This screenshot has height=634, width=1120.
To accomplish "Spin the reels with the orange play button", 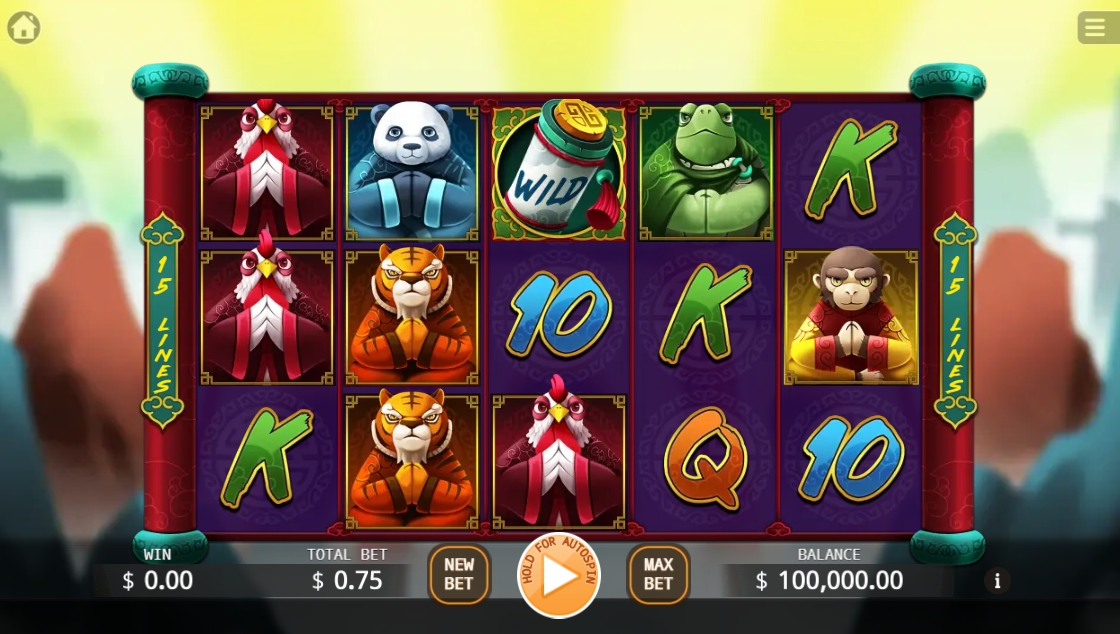I will pos(558,575).
